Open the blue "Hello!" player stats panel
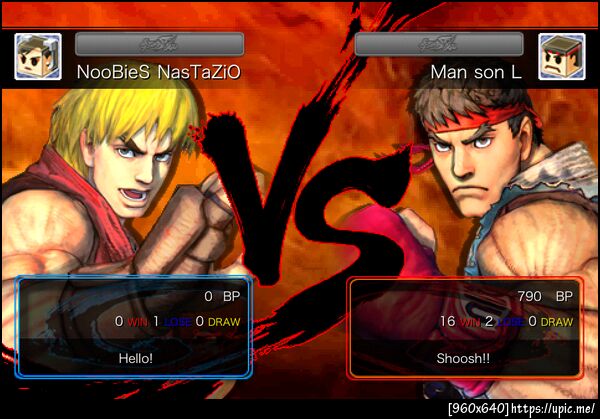The width and height of the screenshot is (600, 419). coord(134,327)
